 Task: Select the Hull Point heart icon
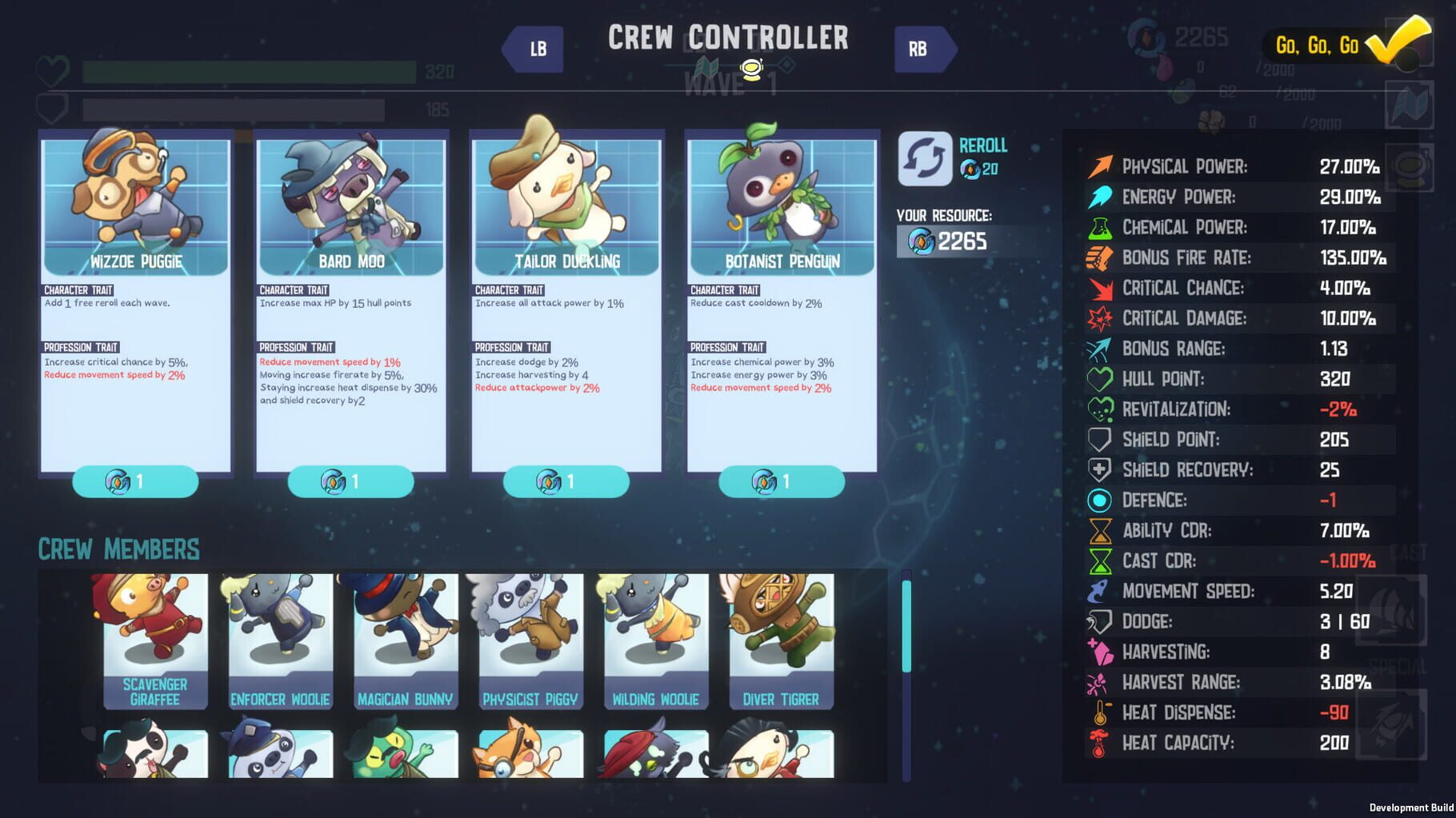point(1102,378)
